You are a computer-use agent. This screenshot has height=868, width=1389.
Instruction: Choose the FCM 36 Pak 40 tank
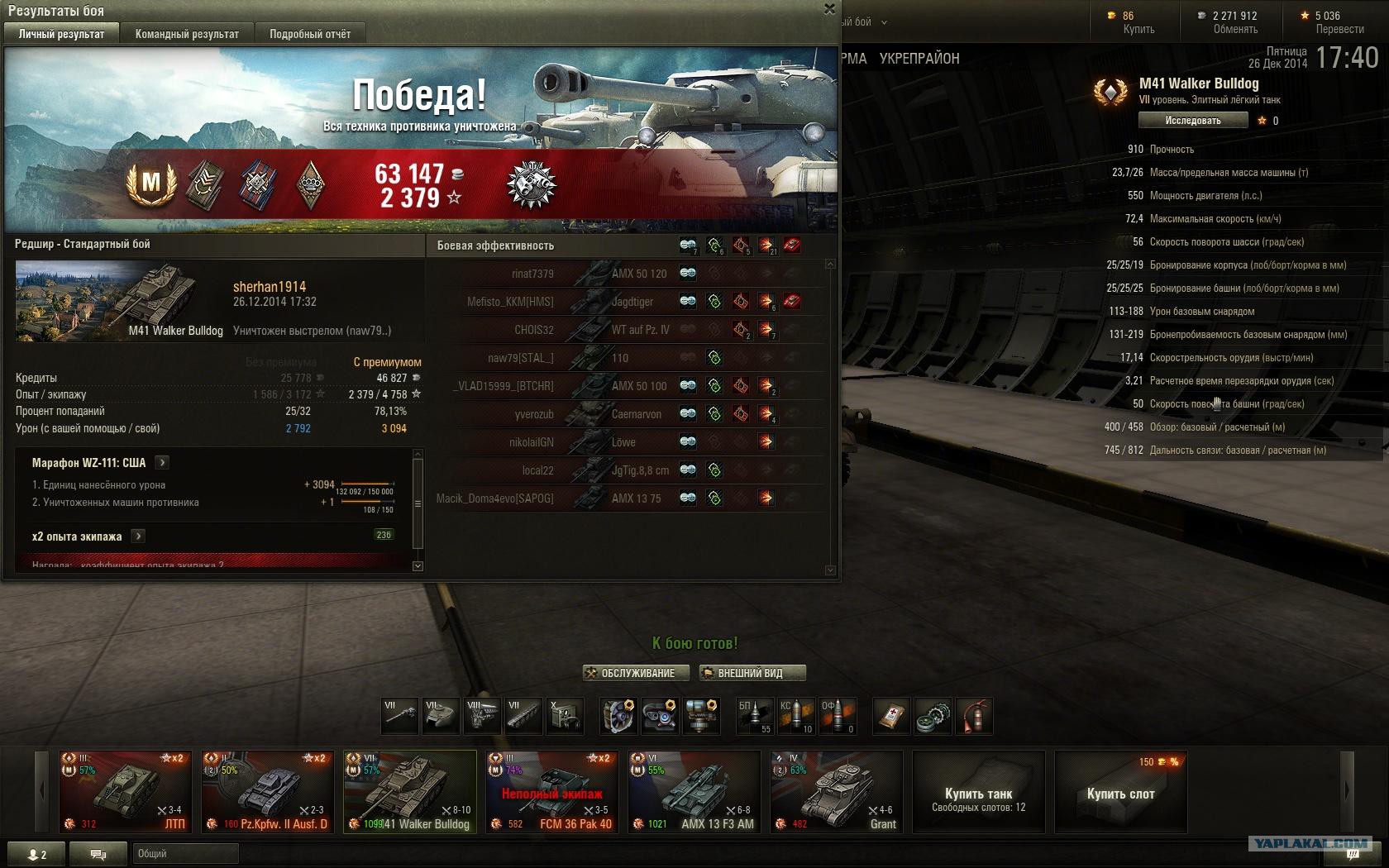(551, 791)
